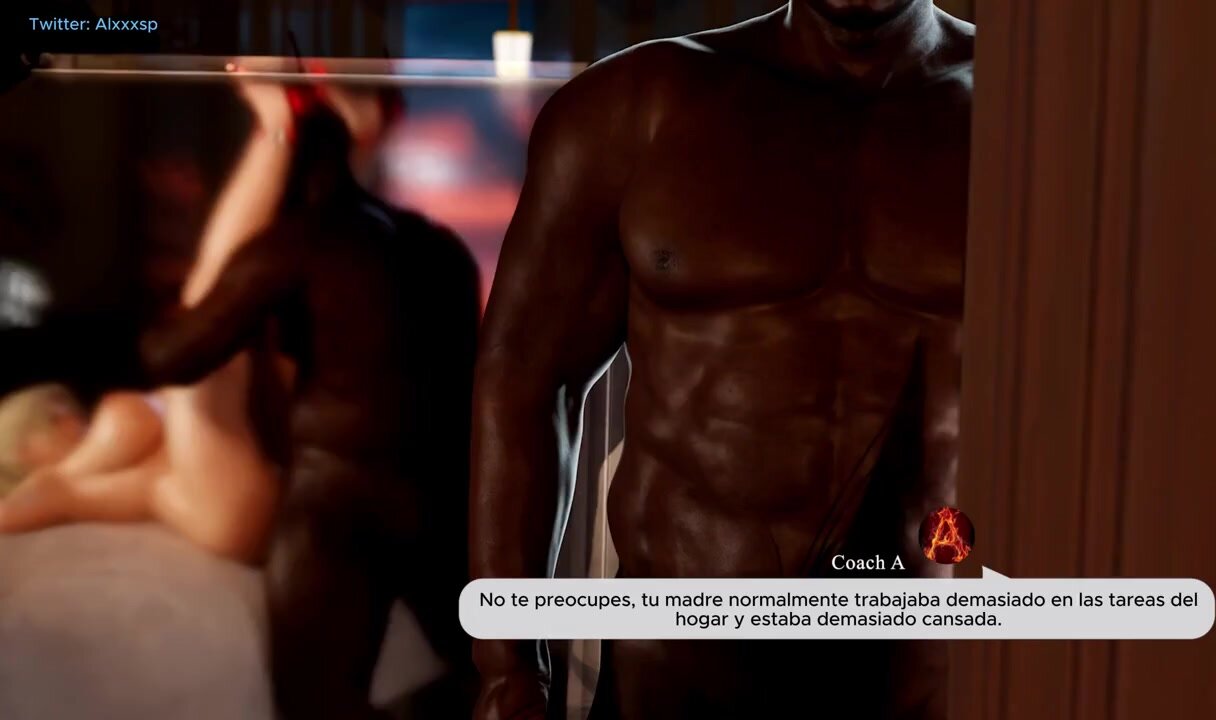Screen dimensions: 1216x720
Task: Click the dialogue speech bubble to continue
Action: pos(837,609)
